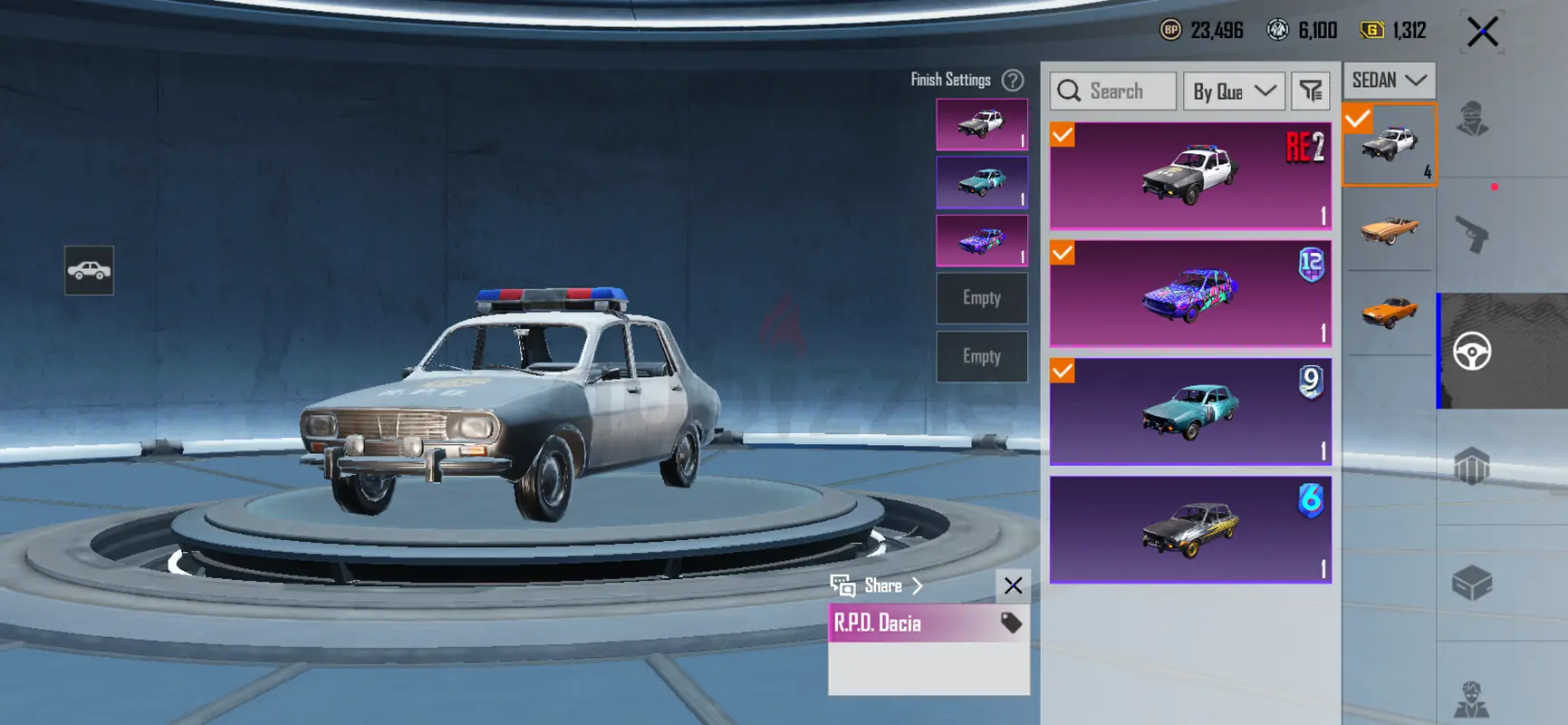Viewport: 1568px width, 725px height.
Task: Select the RE2 police Dacia skin
Action: 1190,176
